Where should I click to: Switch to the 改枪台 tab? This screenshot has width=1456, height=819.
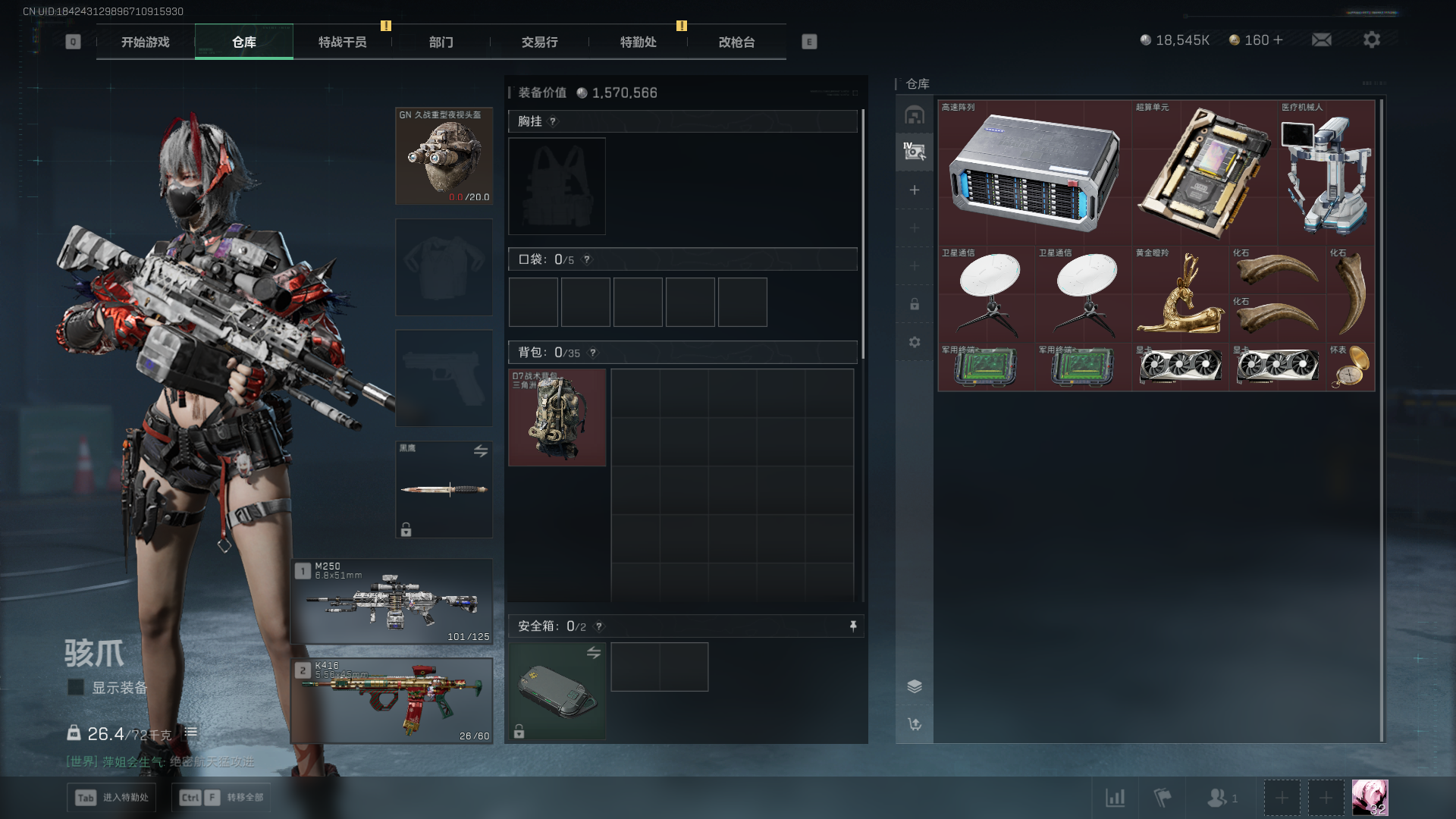point(736,42)
